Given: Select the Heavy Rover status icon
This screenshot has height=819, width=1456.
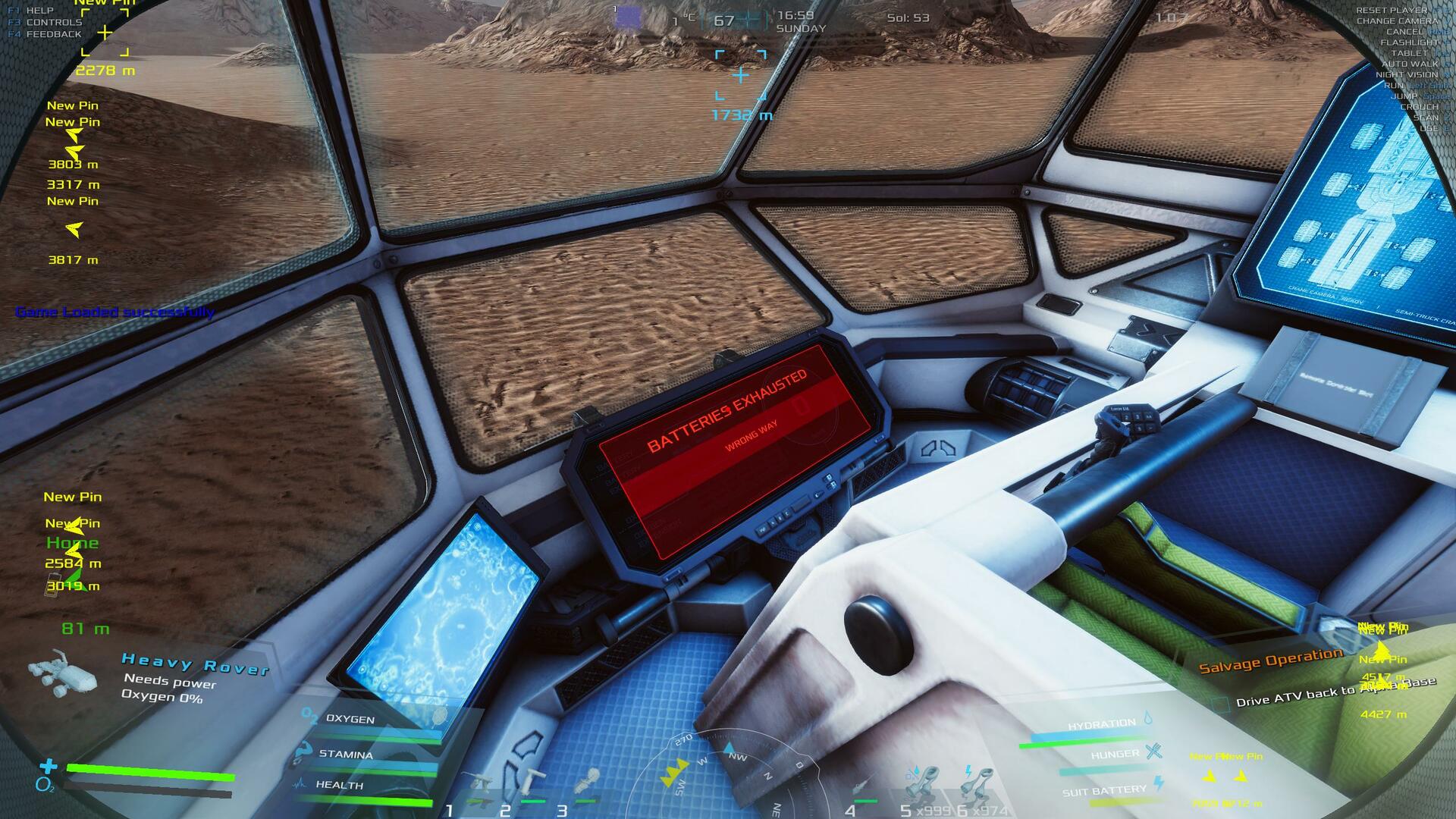Looking at the screenshot, I should (62, 673).
